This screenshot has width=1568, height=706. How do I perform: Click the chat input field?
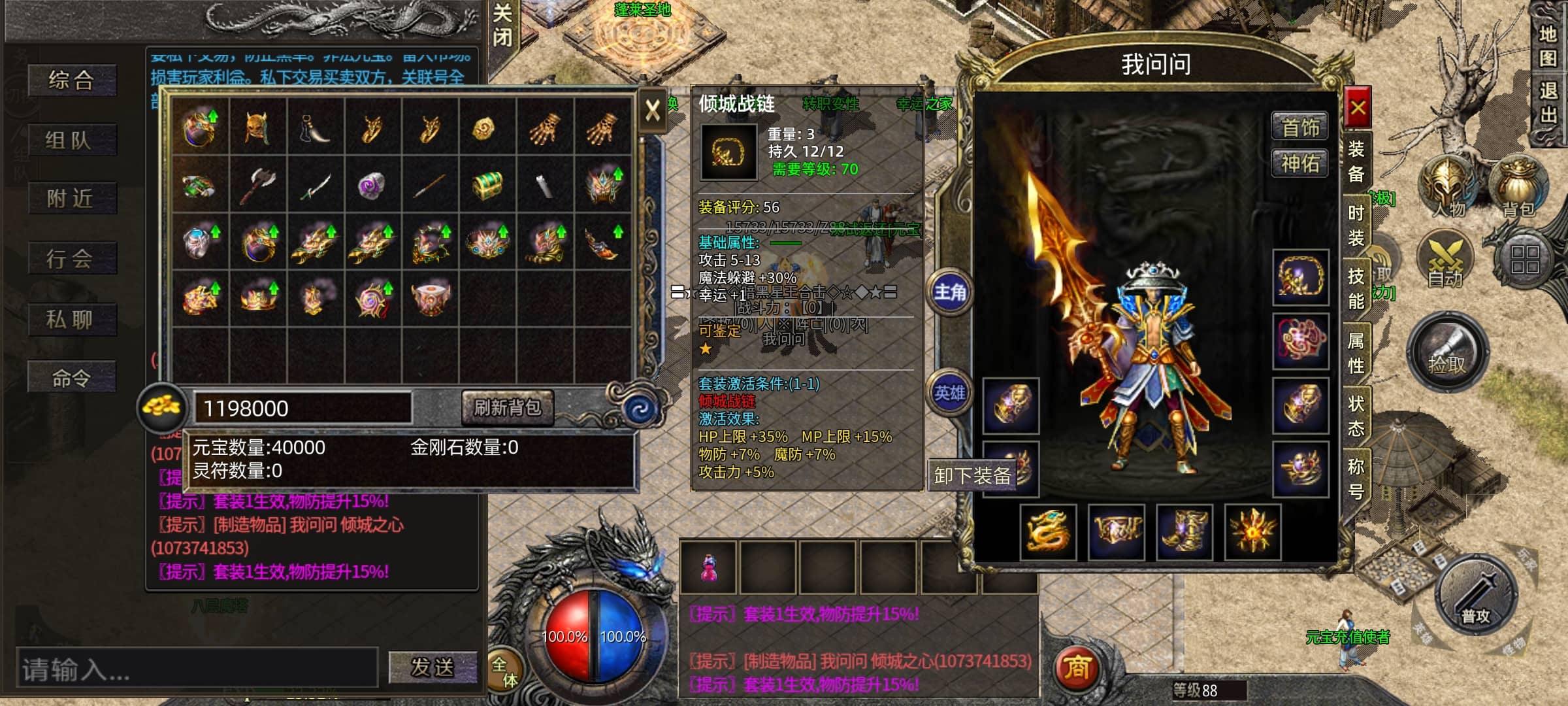(197, 669)
